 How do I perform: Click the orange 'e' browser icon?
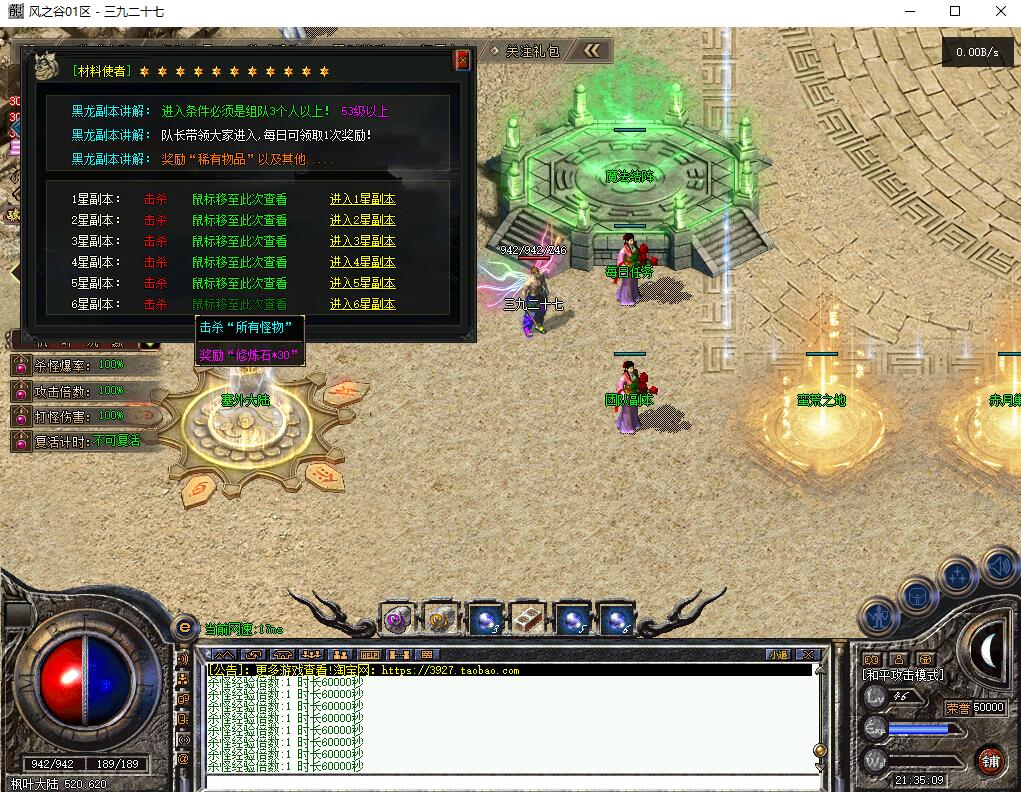click(x=184, y=628)
